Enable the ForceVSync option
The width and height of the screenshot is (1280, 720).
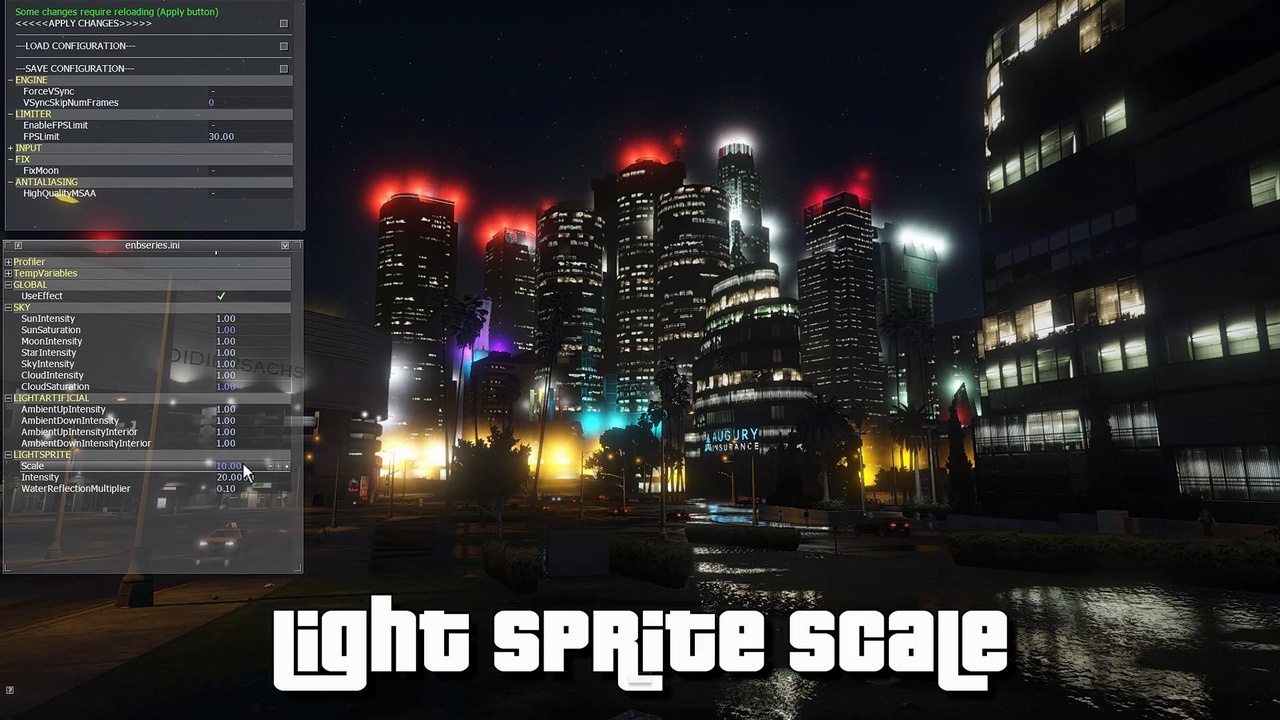[x=213, y=90]
